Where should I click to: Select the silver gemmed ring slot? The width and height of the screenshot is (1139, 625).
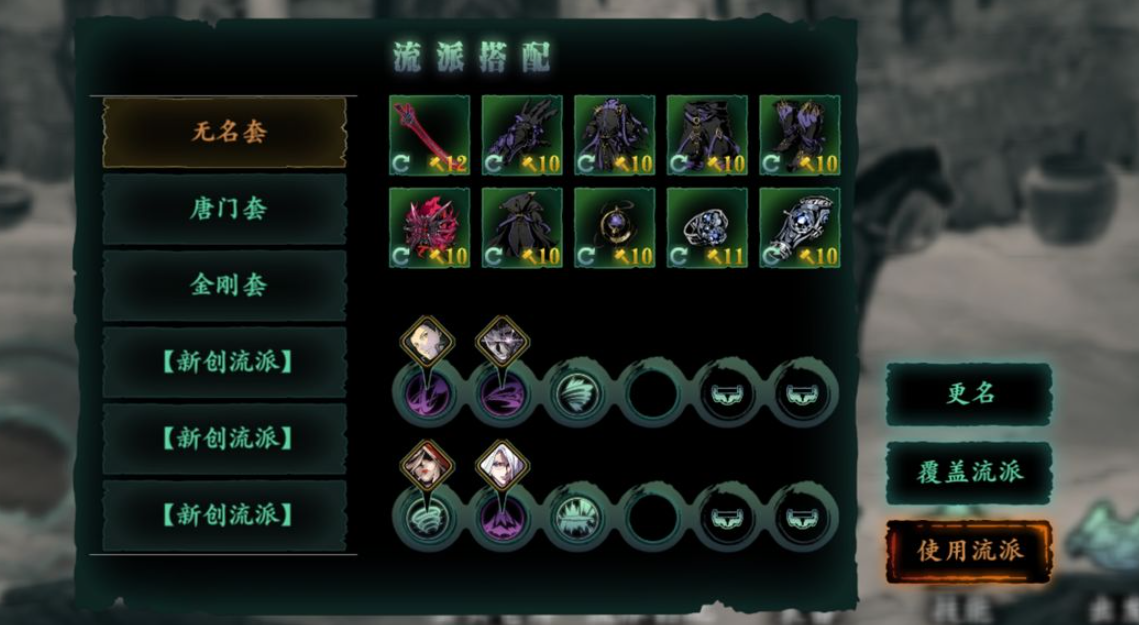(707, 228)
